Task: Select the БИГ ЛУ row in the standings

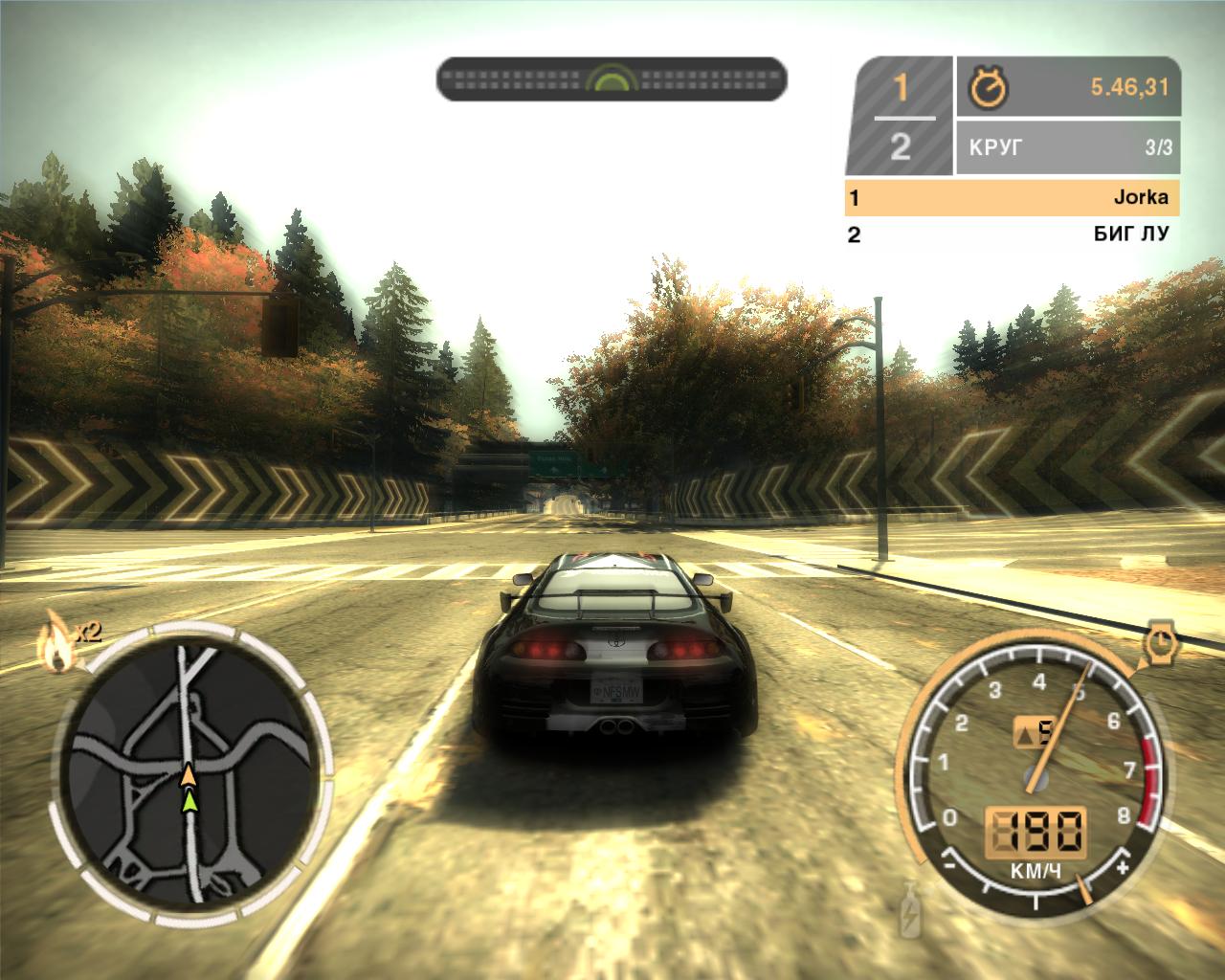Action: coord(1012,234)
